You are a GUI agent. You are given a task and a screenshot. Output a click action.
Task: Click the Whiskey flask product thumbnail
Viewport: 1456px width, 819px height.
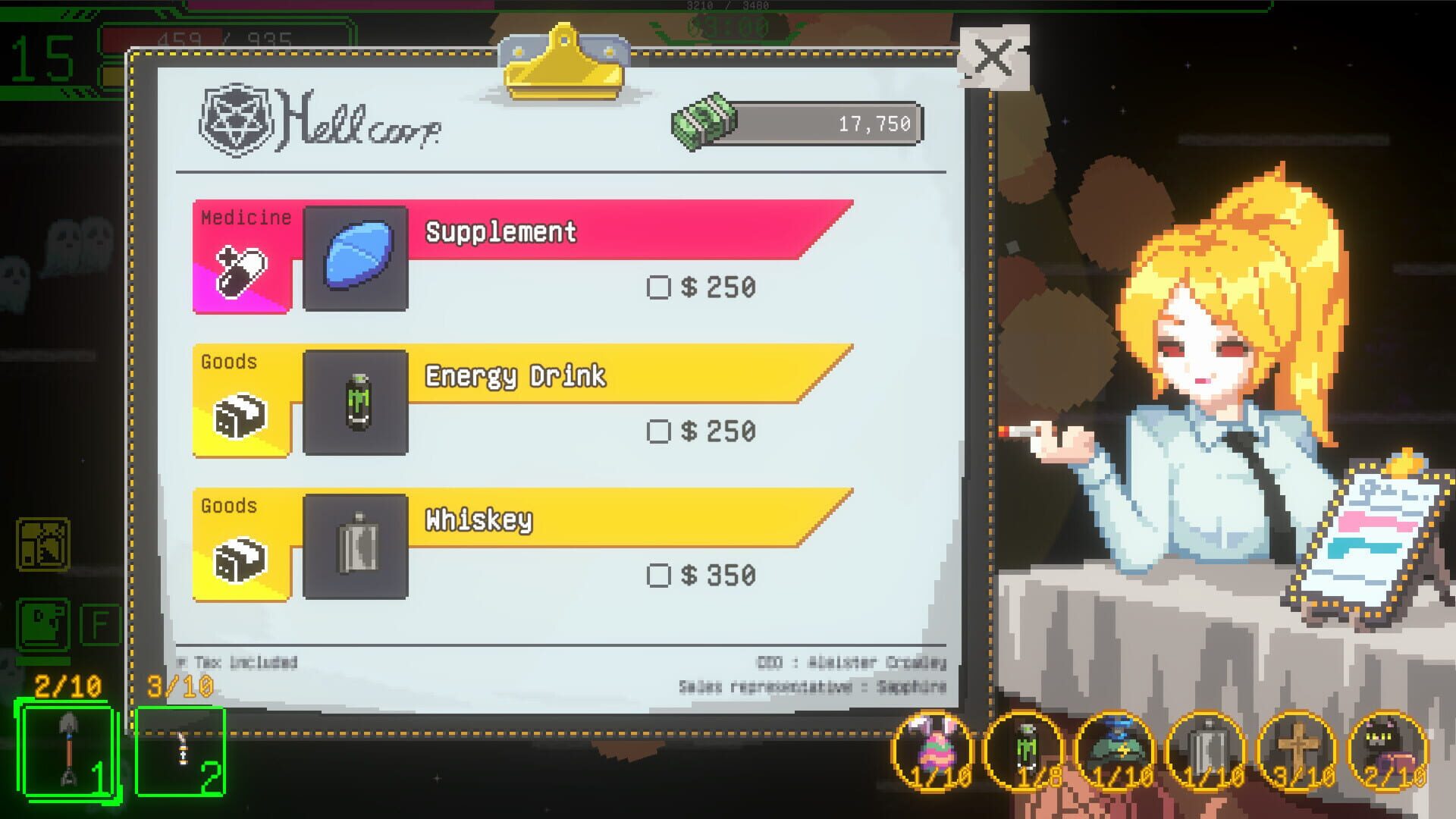click(x=356, y=548)
